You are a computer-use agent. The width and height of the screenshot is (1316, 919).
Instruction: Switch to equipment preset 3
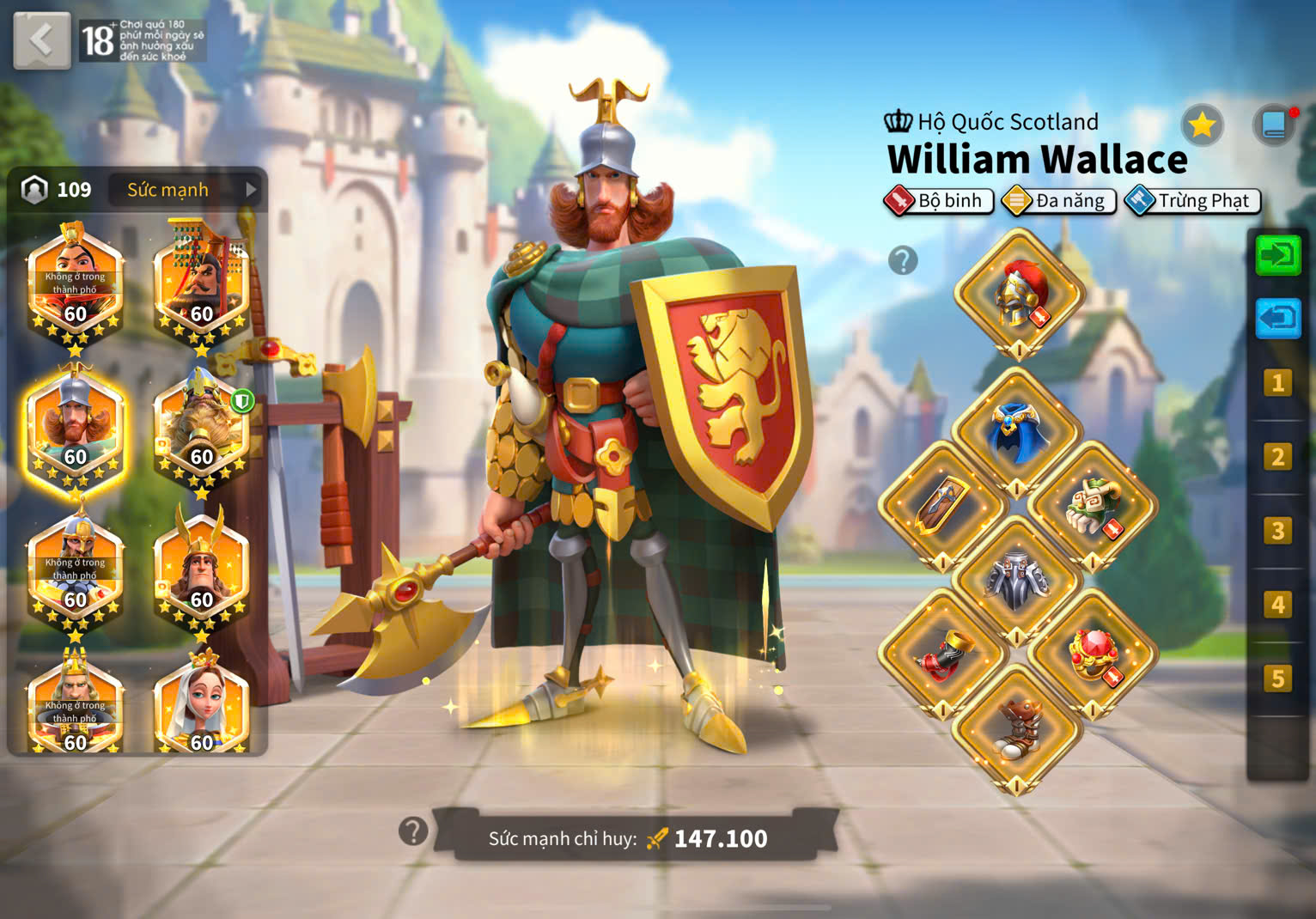pyautogui.click(x=1277, y=531)
